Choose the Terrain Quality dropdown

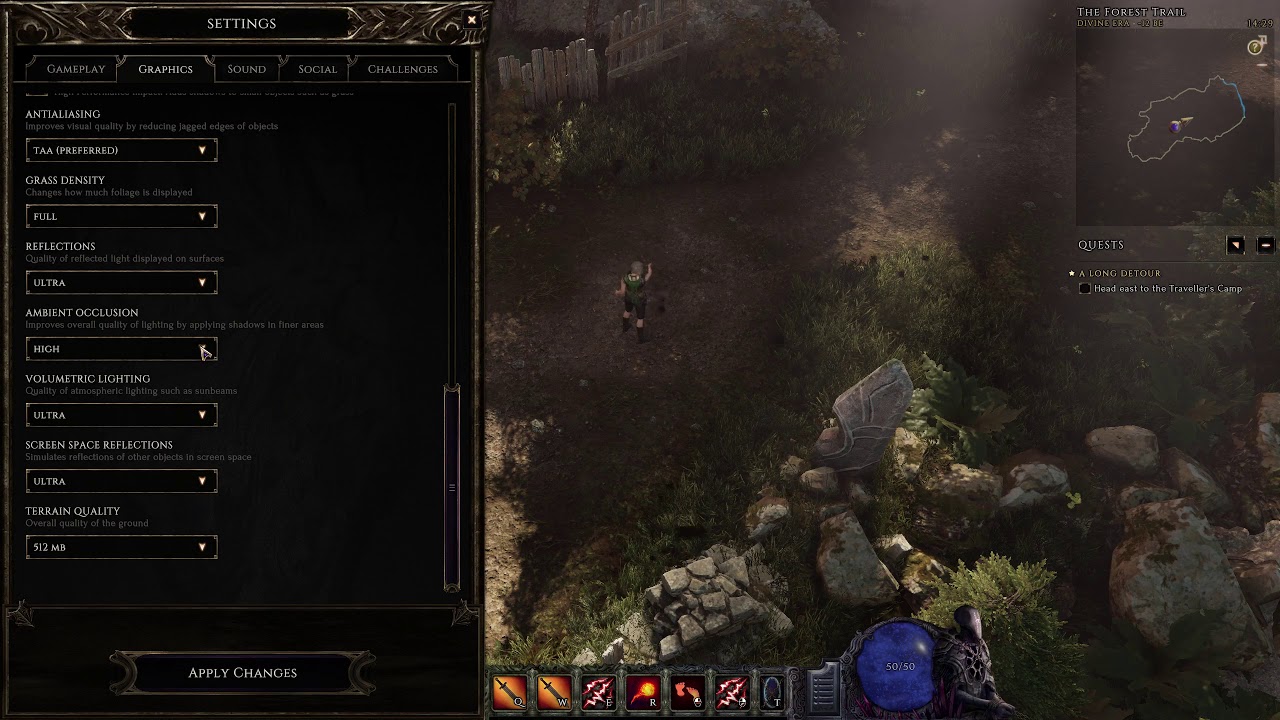point(121,547)
